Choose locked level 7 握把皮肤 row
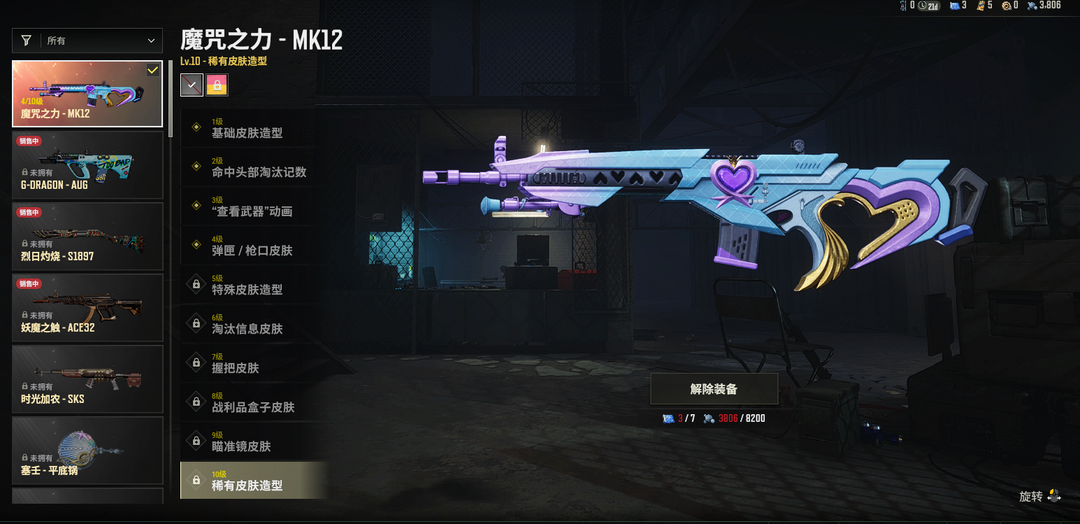Image resolution: width=1080 pixels, height=524 pixels. (253, 363)
